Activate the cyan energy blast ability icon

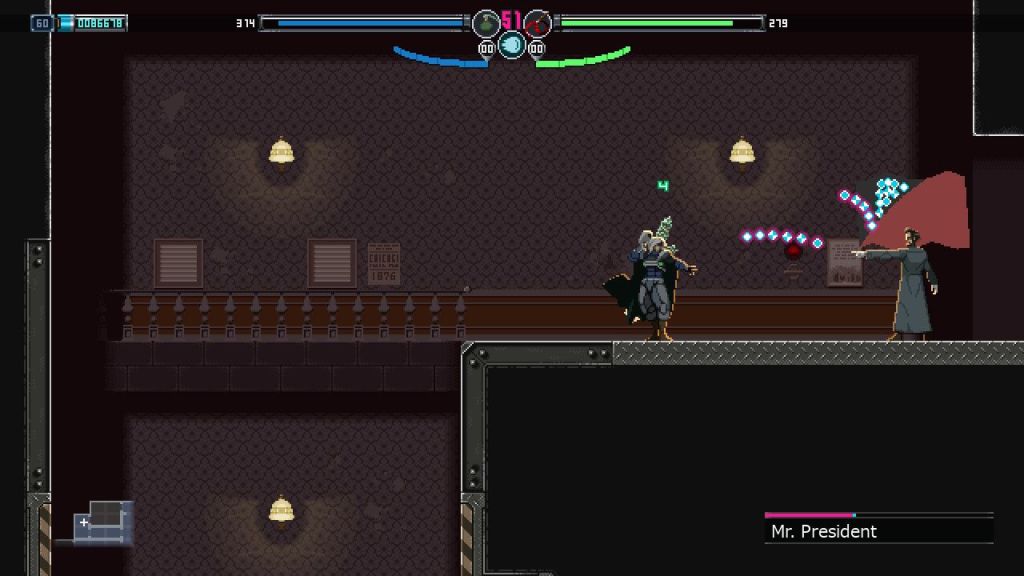pos(512,44)
